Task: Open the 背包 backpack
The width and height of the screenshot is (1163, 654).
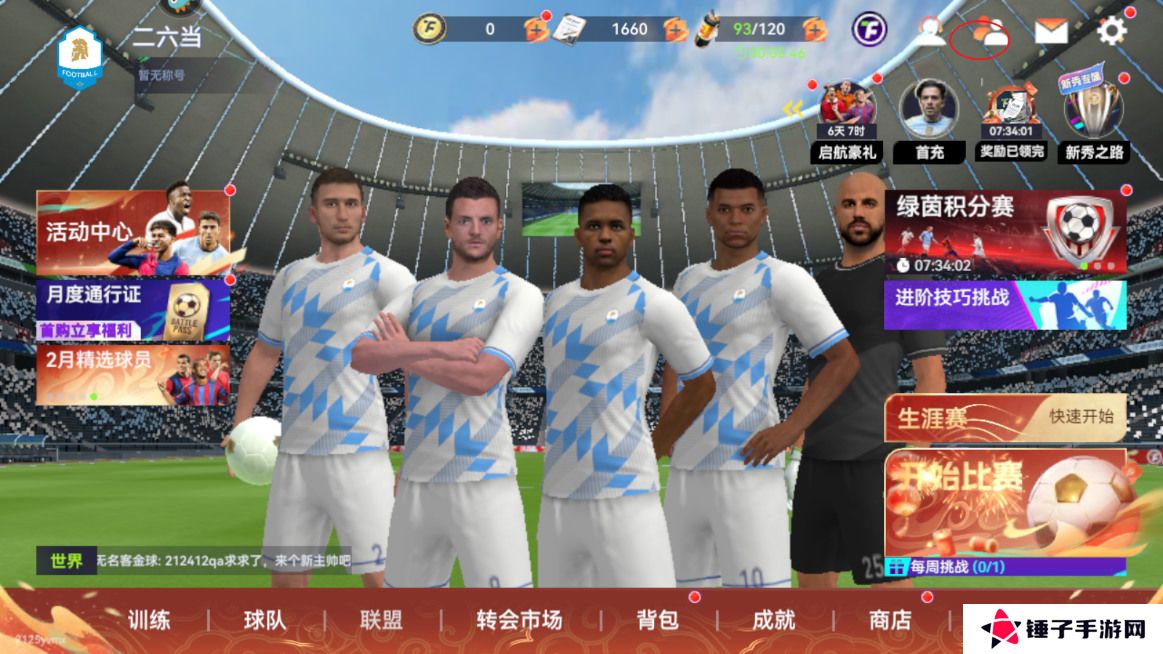Action: (657, 620)
